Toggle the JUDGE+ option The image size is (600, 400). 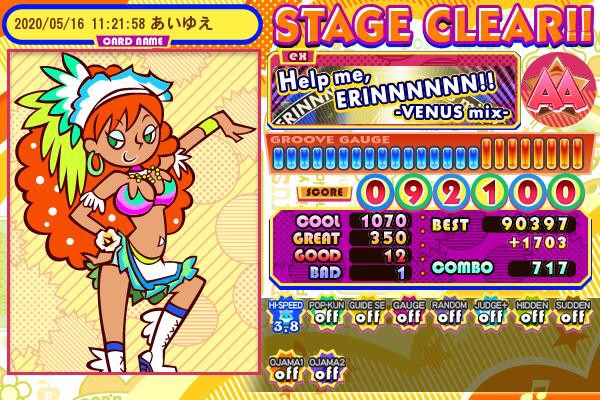click(x=489, y=314)
